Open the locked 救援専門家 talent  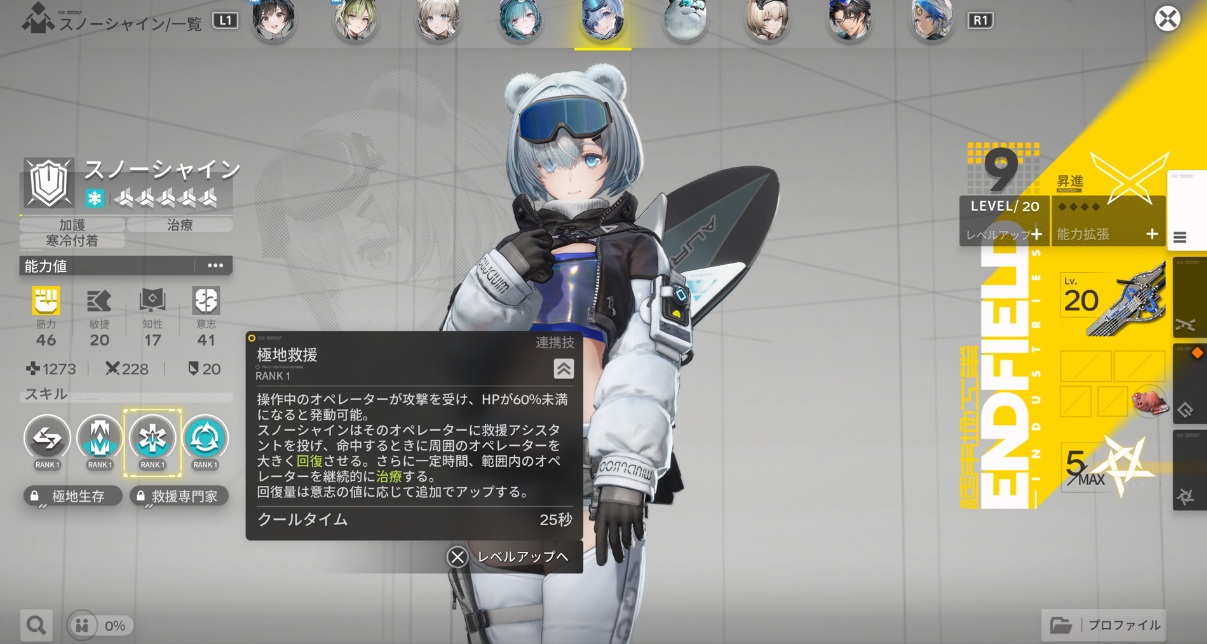(x=179, y=496)
